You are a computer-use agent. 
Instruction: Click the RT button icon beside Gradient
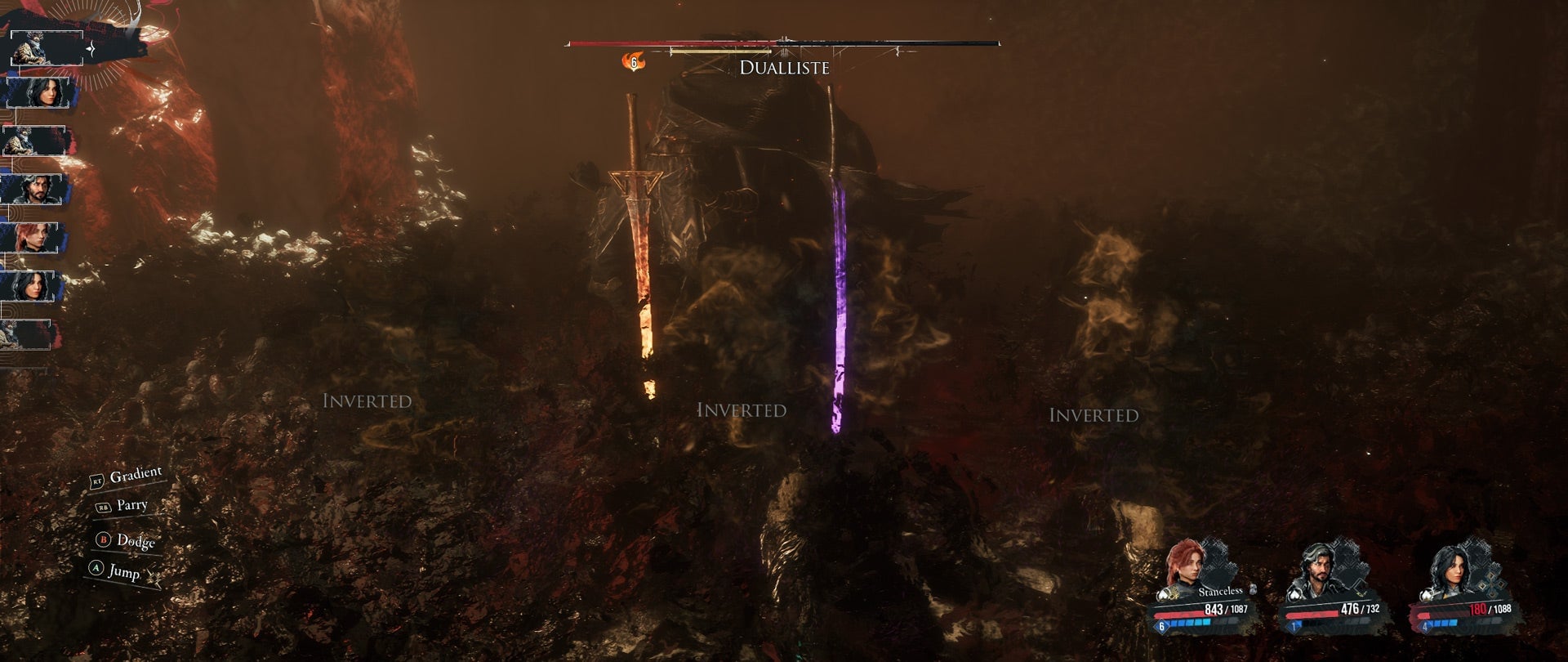pyautogui.click(x=96, y=482)
